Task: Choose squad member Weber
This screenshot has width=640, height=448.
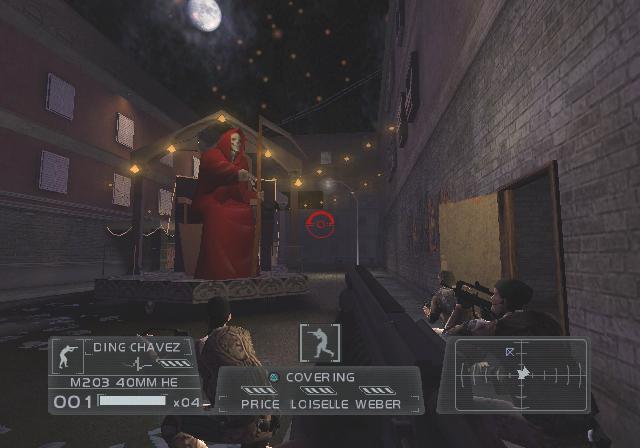Action: 378,404
